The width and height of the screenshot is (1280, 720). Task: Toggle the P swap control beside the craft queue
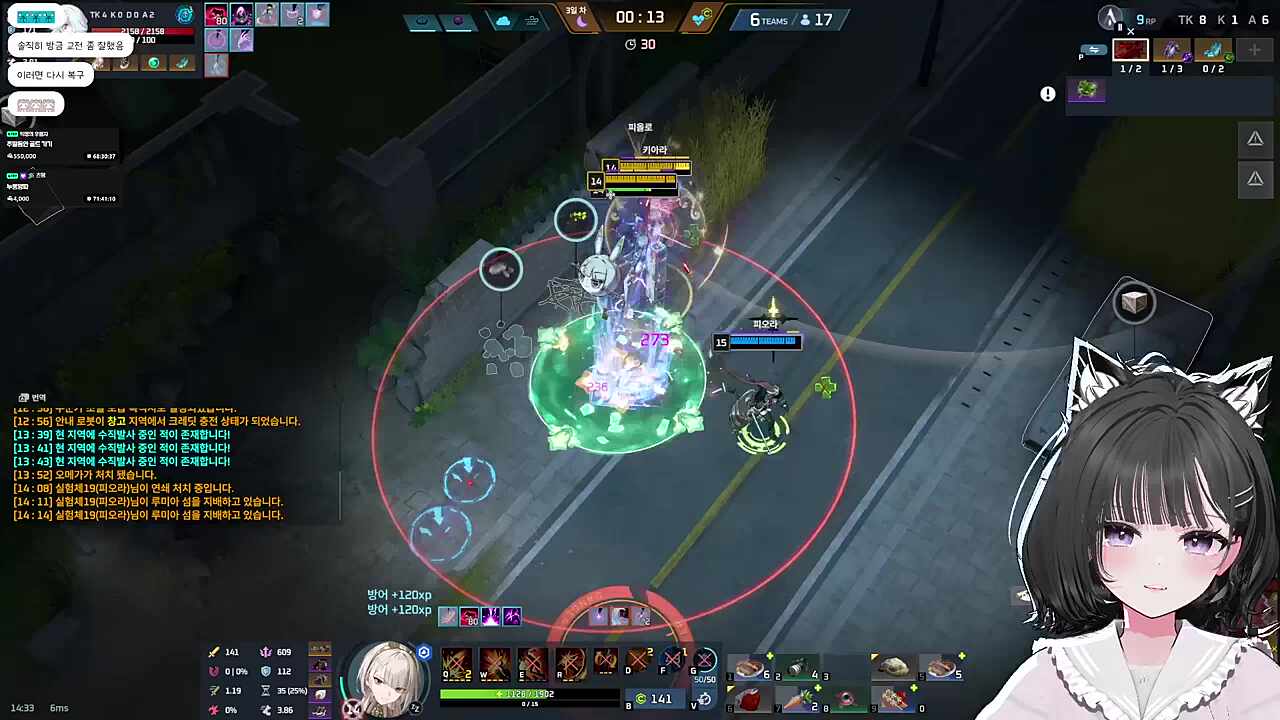[1094, 49]
